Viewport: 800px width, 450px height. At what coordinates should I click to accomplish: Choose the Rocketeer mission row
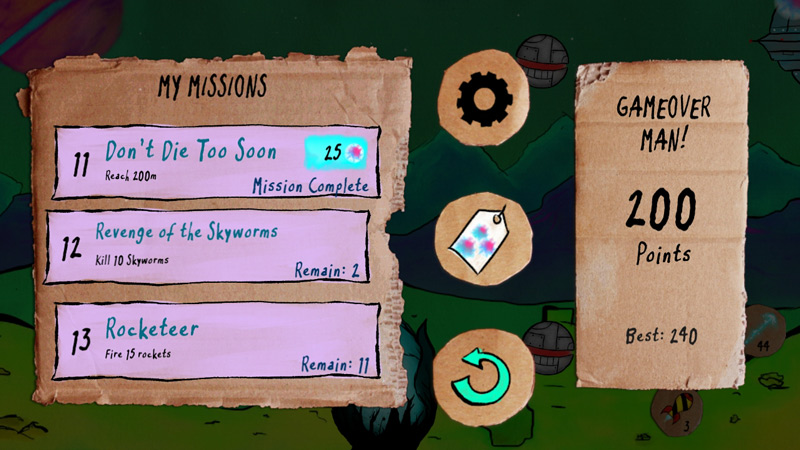215,340
